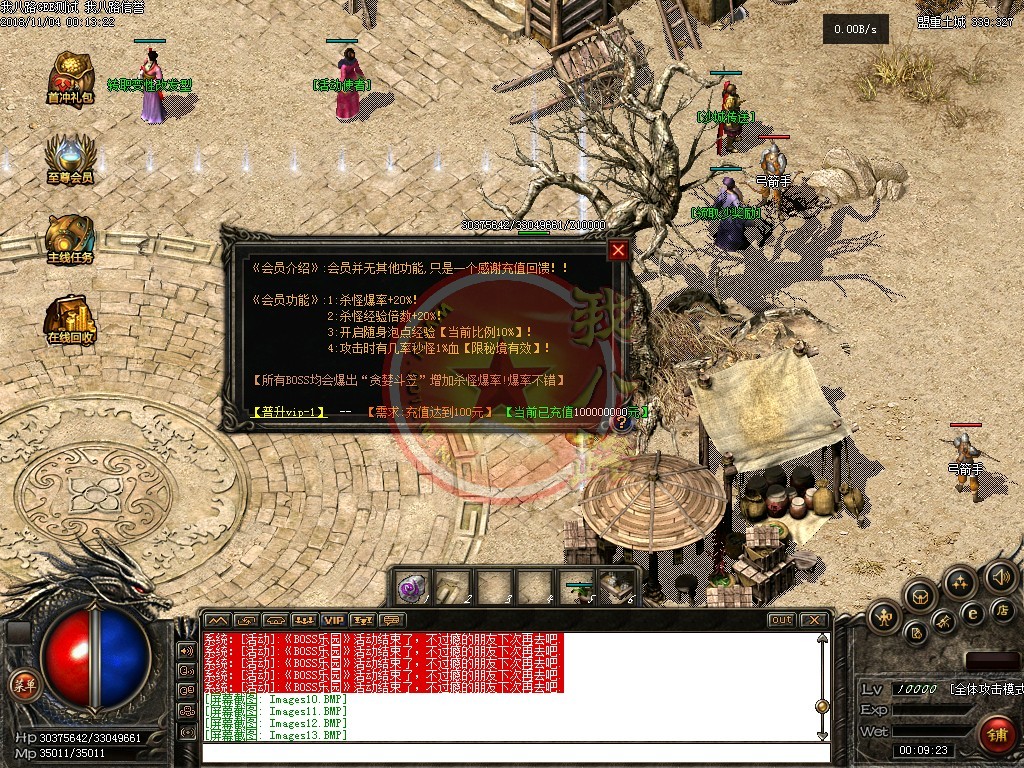Open the bag chest round button
Screen dimensions: 1024x768
[x=921, y=598]
